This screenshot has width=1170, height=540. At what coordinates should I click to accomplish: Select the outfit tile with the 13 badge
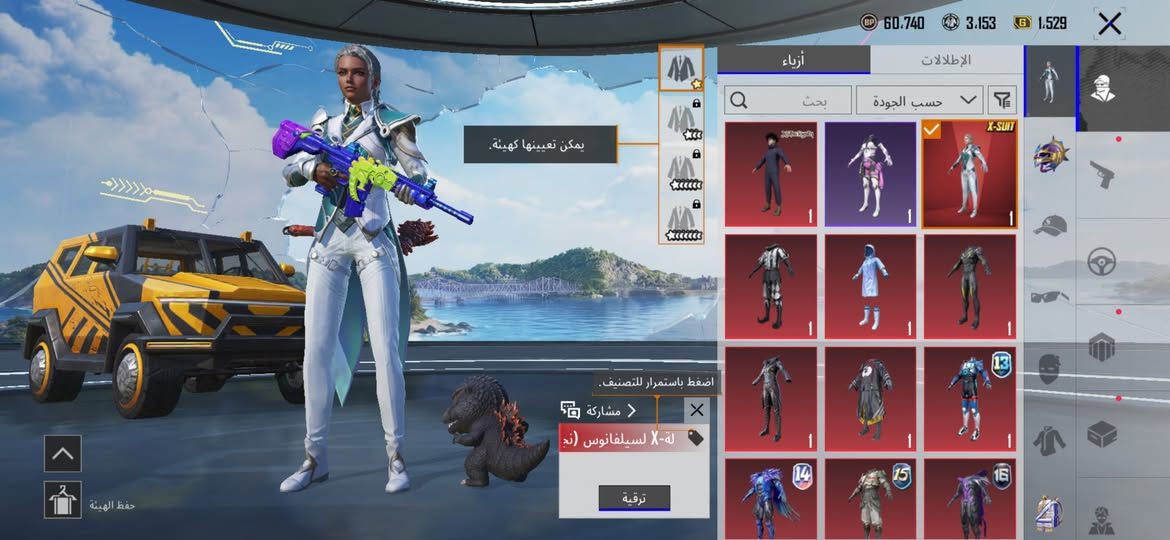[969, 399]
